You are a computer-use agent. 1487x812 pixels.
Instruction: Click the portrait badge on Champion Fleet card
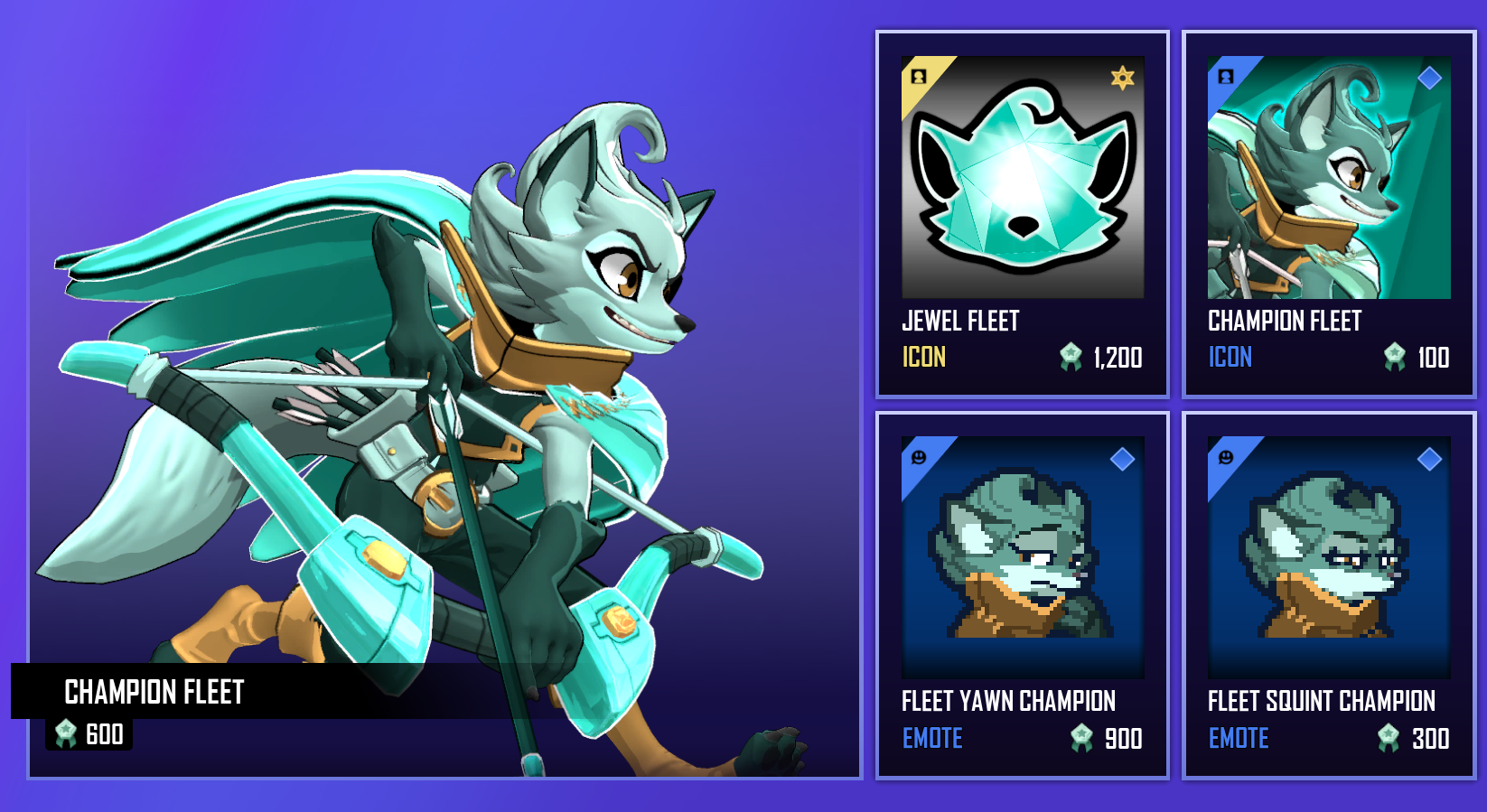tap(1226, 79)
